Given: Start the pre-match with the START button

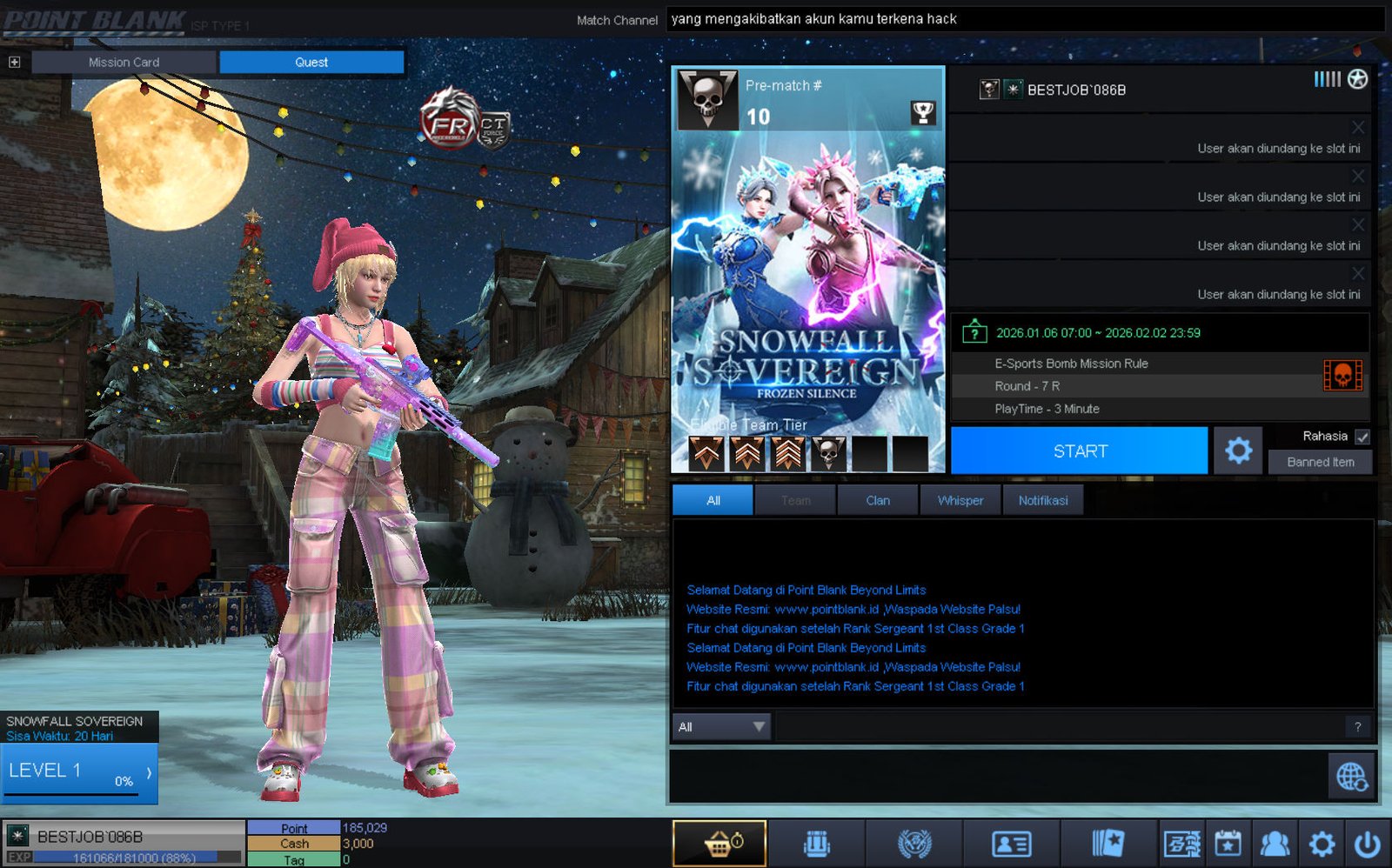Looking at the screenshot, I should [1079, 451].
